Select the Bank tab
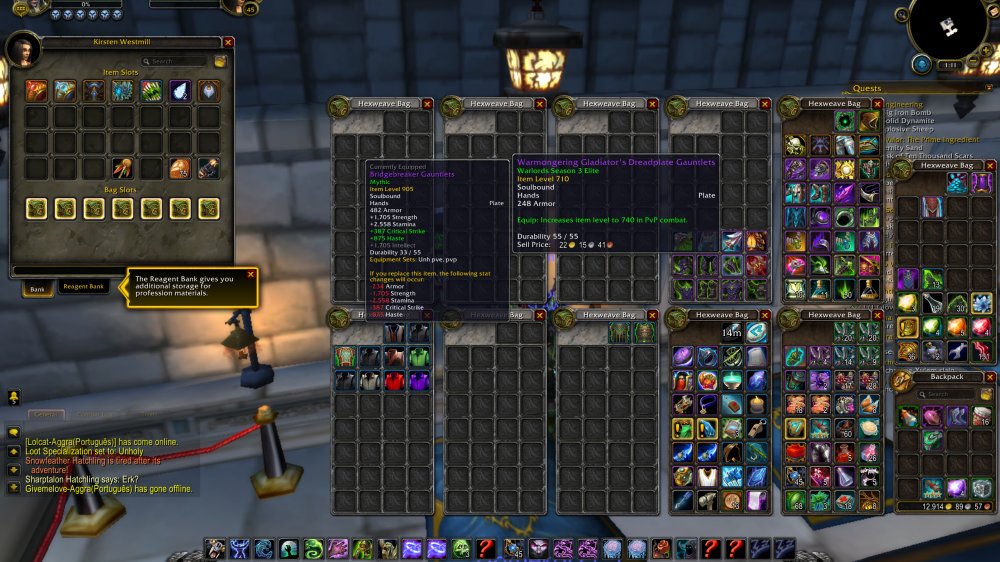 click(38, 287)
